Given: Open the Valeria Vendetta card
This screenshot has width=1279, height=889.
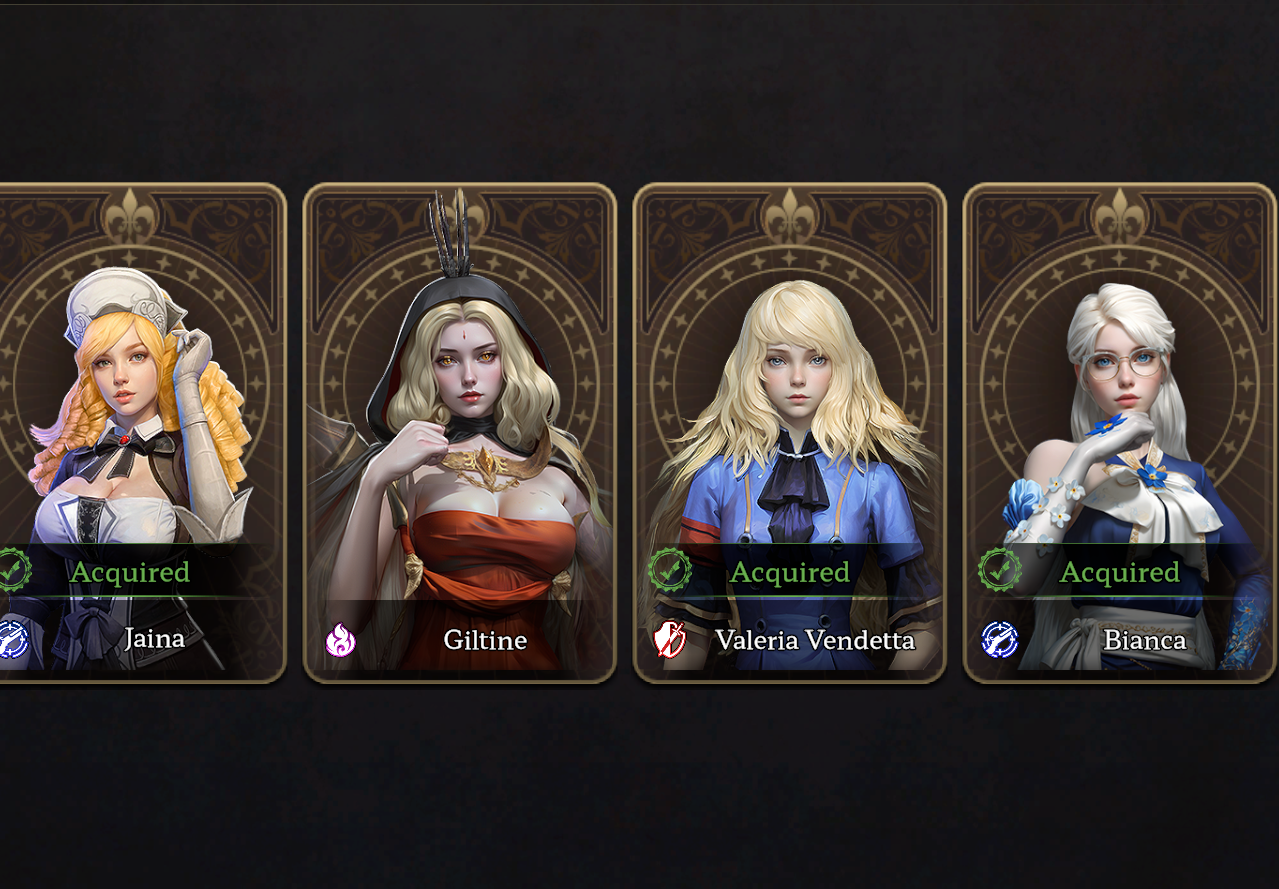Looking at the screenshot, I should point(789,432).
